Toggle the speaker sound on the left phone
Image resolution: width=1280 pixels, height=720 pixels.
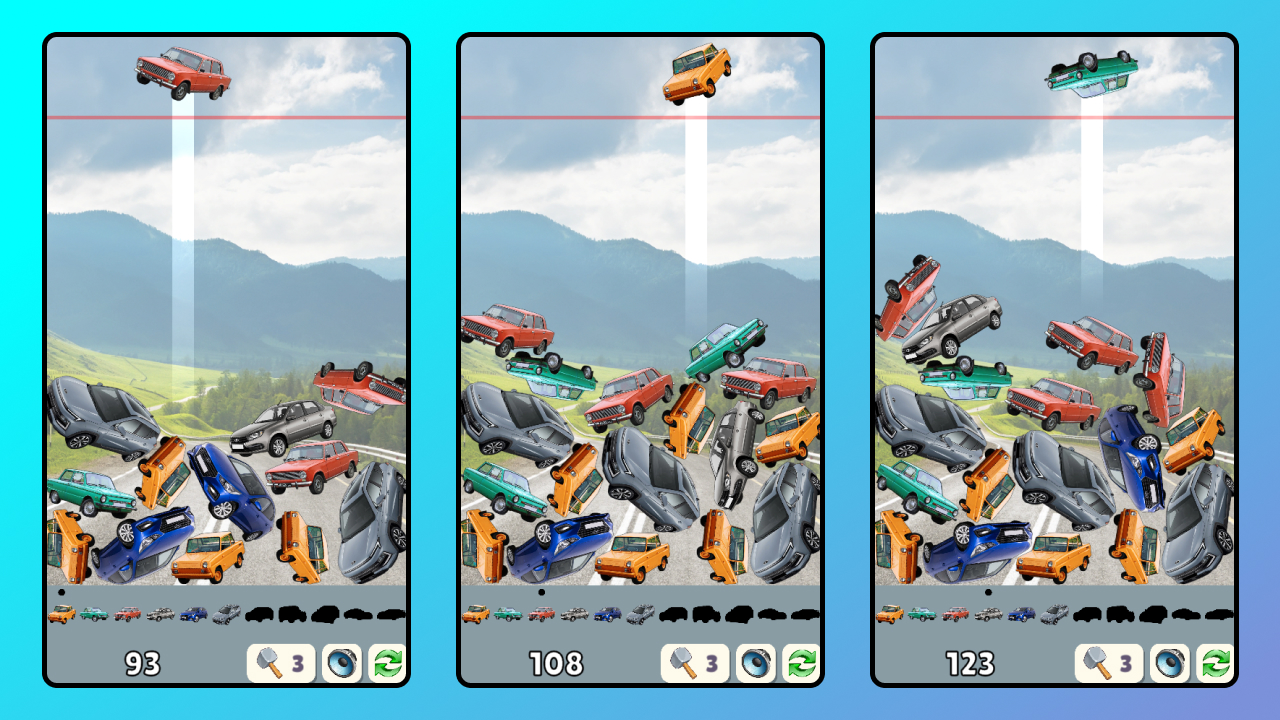(341, 660)
